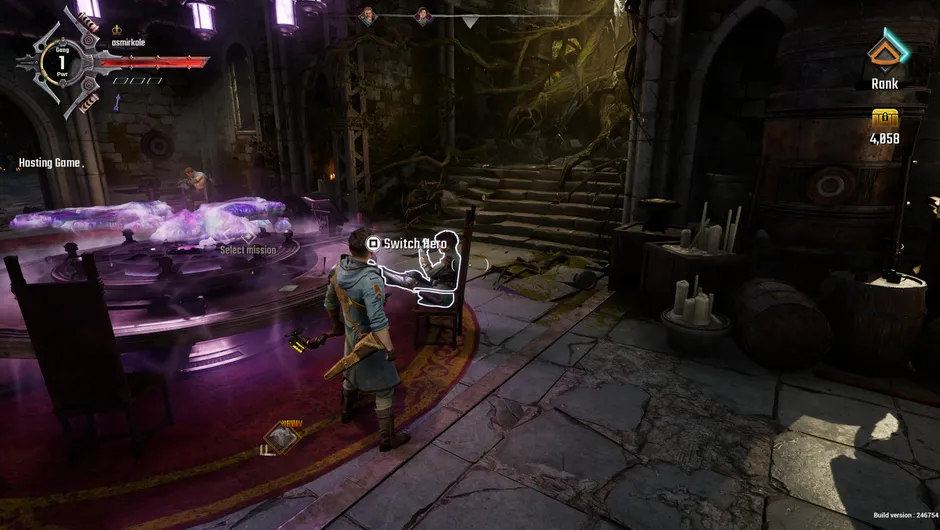Viewport: 940px width, 530px height.
Task: Choose the Select mission marker at the table
Action: [248, 238]
